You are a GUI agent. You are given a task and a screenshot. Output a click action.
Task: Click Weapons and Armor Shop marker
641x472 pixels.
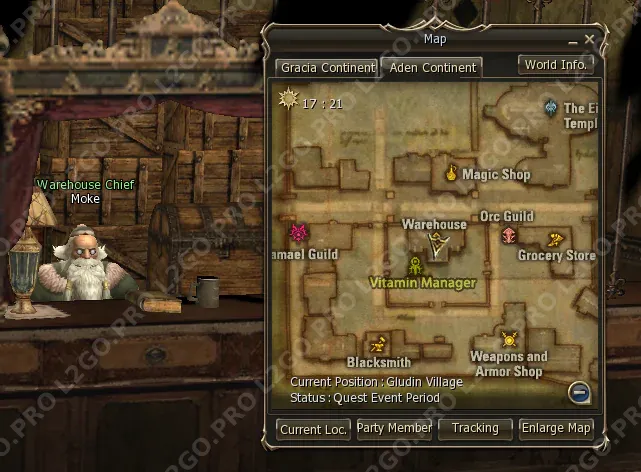[x=509, y=340]
